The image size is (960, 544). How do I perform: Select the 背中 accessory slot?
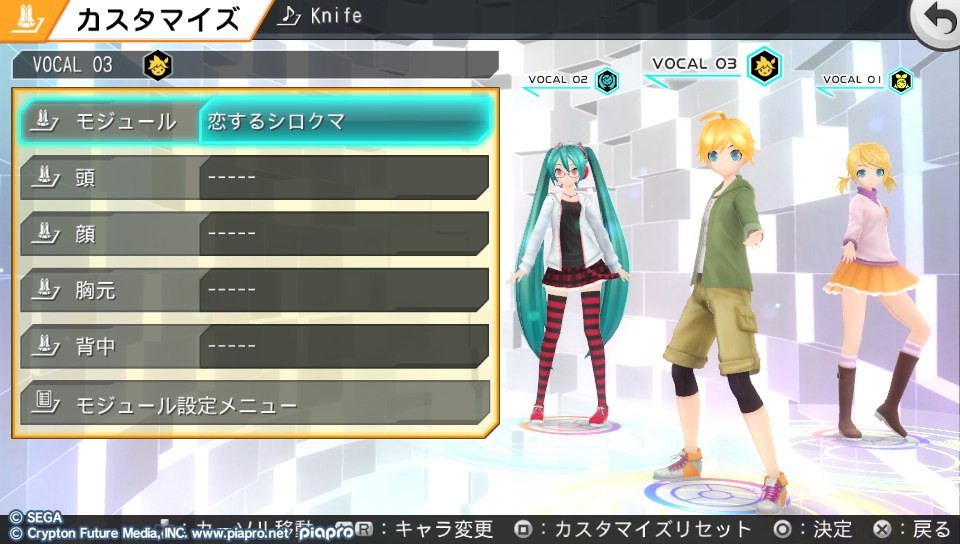[x=254, y=346]
